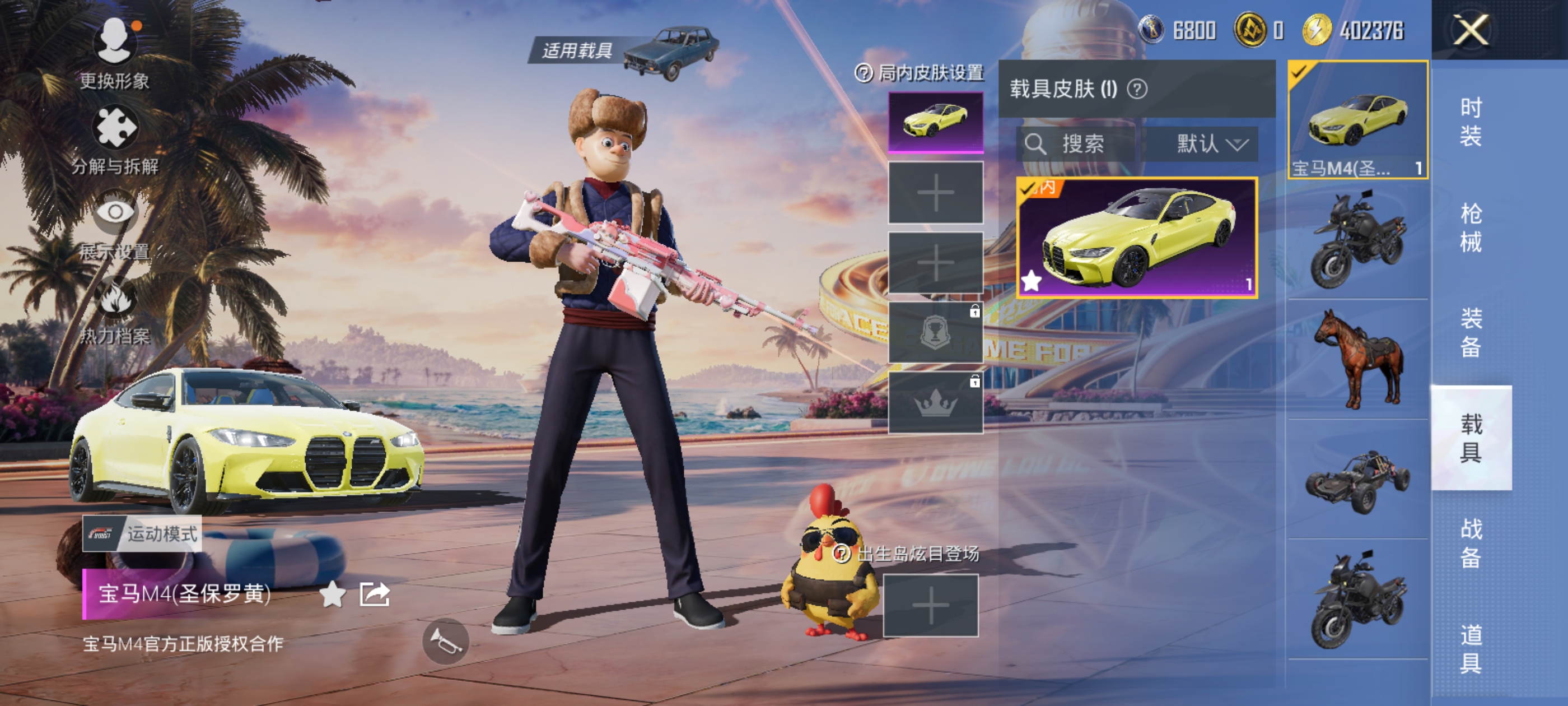Switch to the 枪械 firearms tab
This screenshot has width=1568, height=706.
(x=1471, y=227)
